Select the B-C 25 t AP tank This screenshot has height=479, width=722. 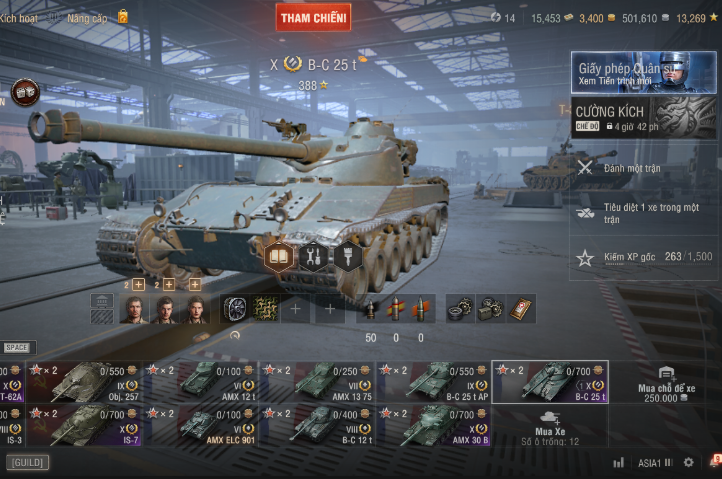click(432, 382)
